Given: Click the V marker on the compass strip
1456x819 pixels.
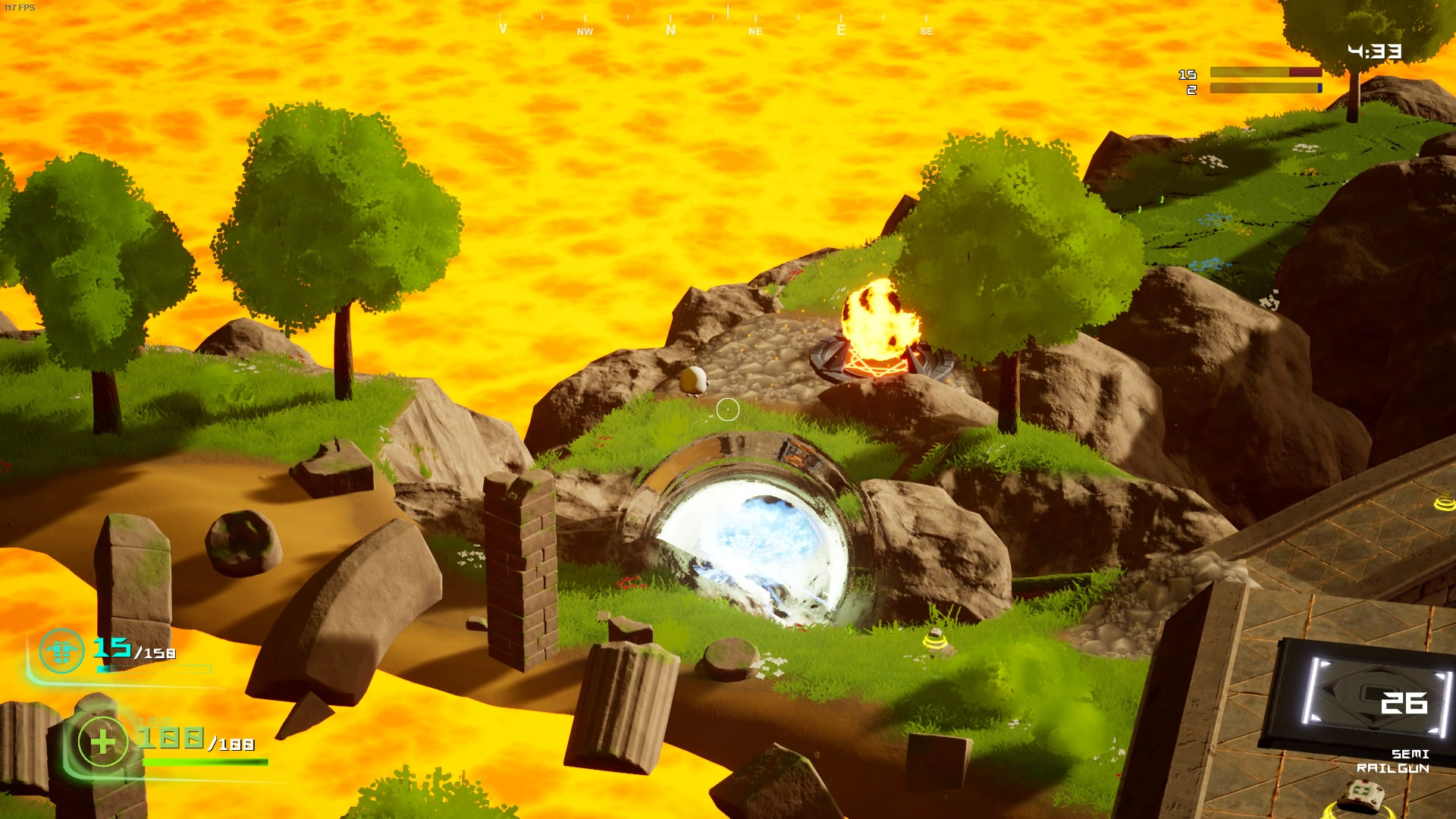Looking at the screenshot, I should click(502, 30).
